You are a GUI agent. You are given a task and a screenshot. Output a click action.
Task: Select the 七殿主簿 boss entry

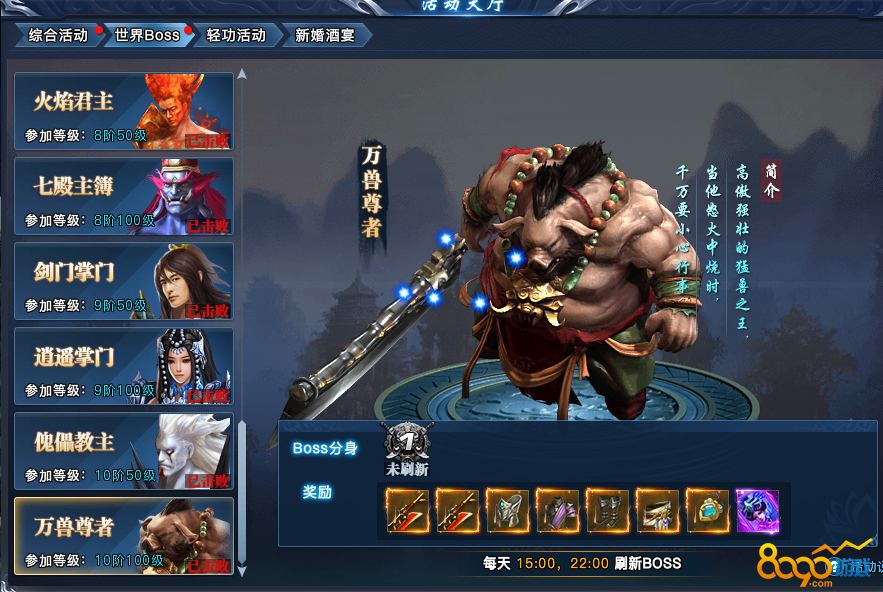(124, 196)
